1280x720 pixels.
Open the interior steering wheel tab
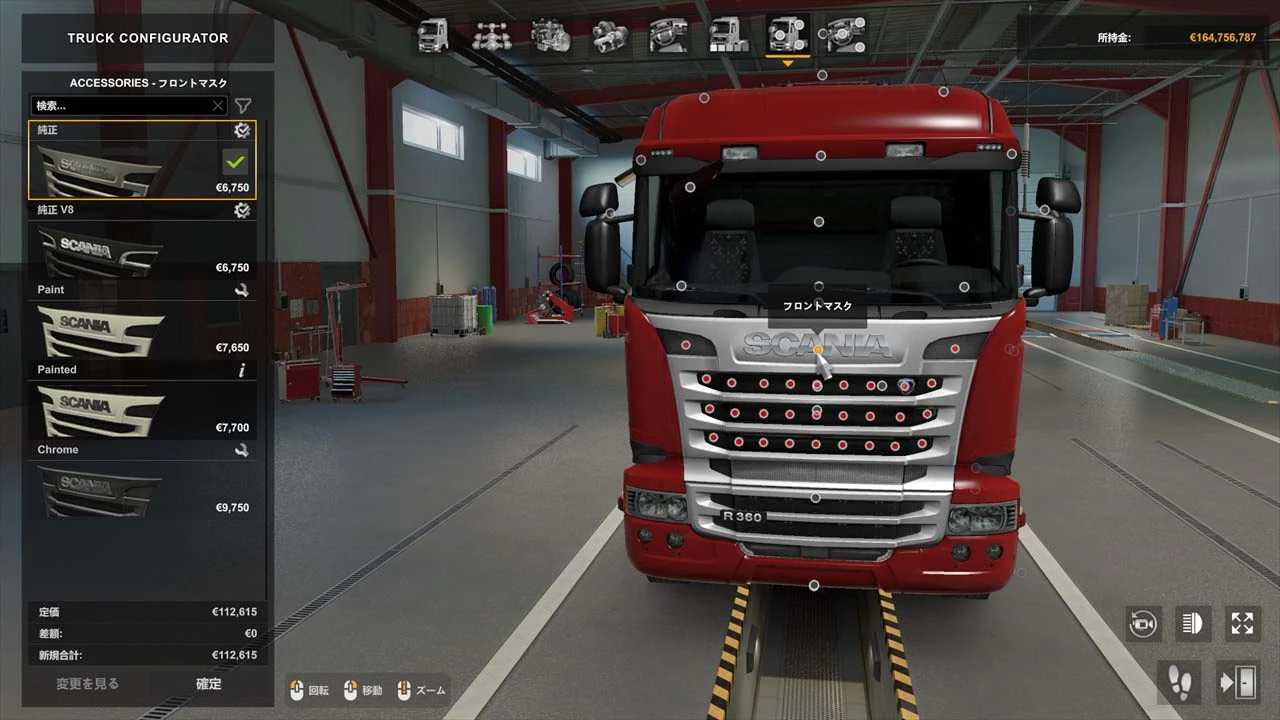click(x=668, y=36)
